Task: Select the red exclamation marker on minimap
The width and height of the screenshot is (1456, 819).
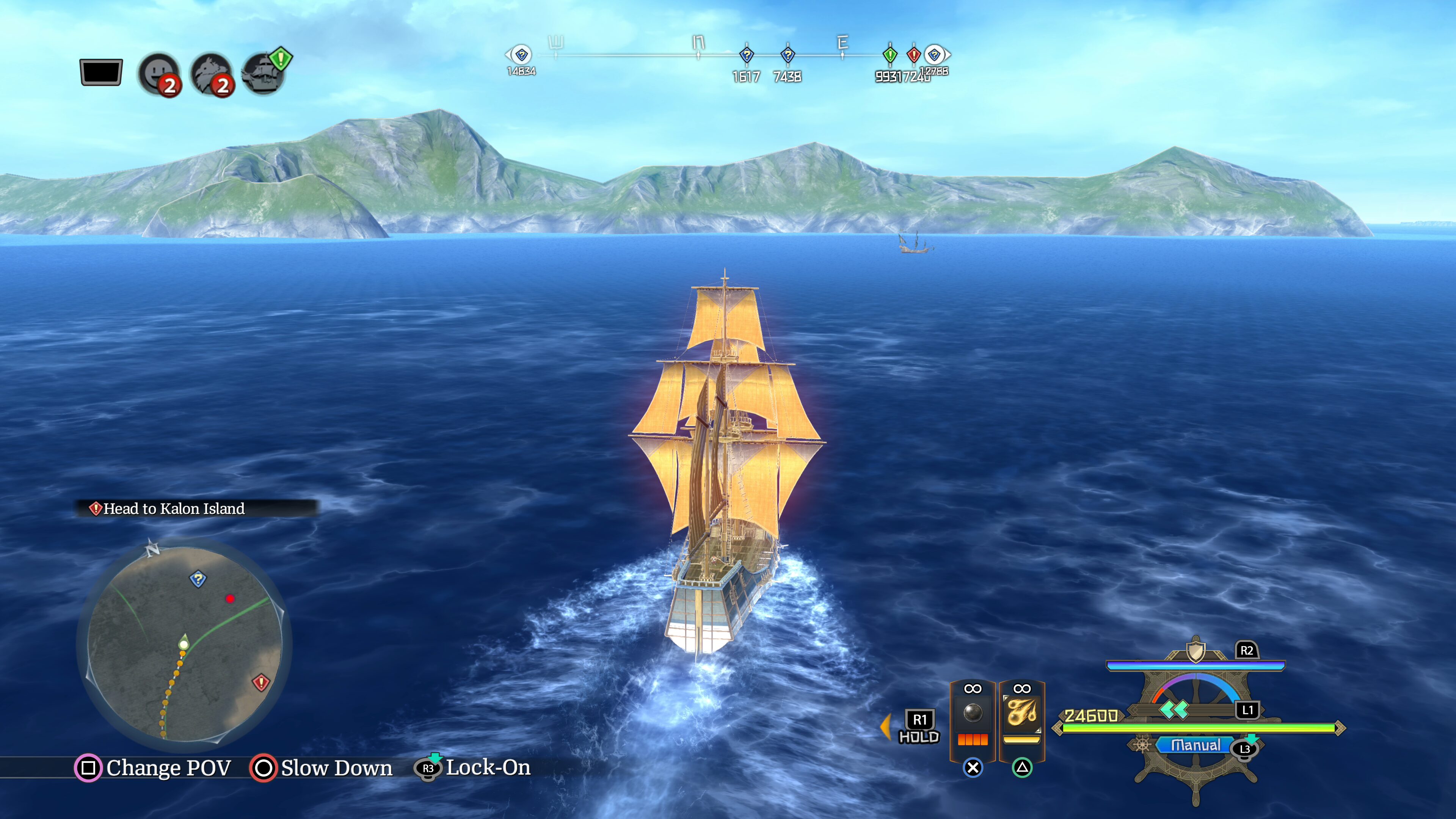Action: [x=260, y=683]
